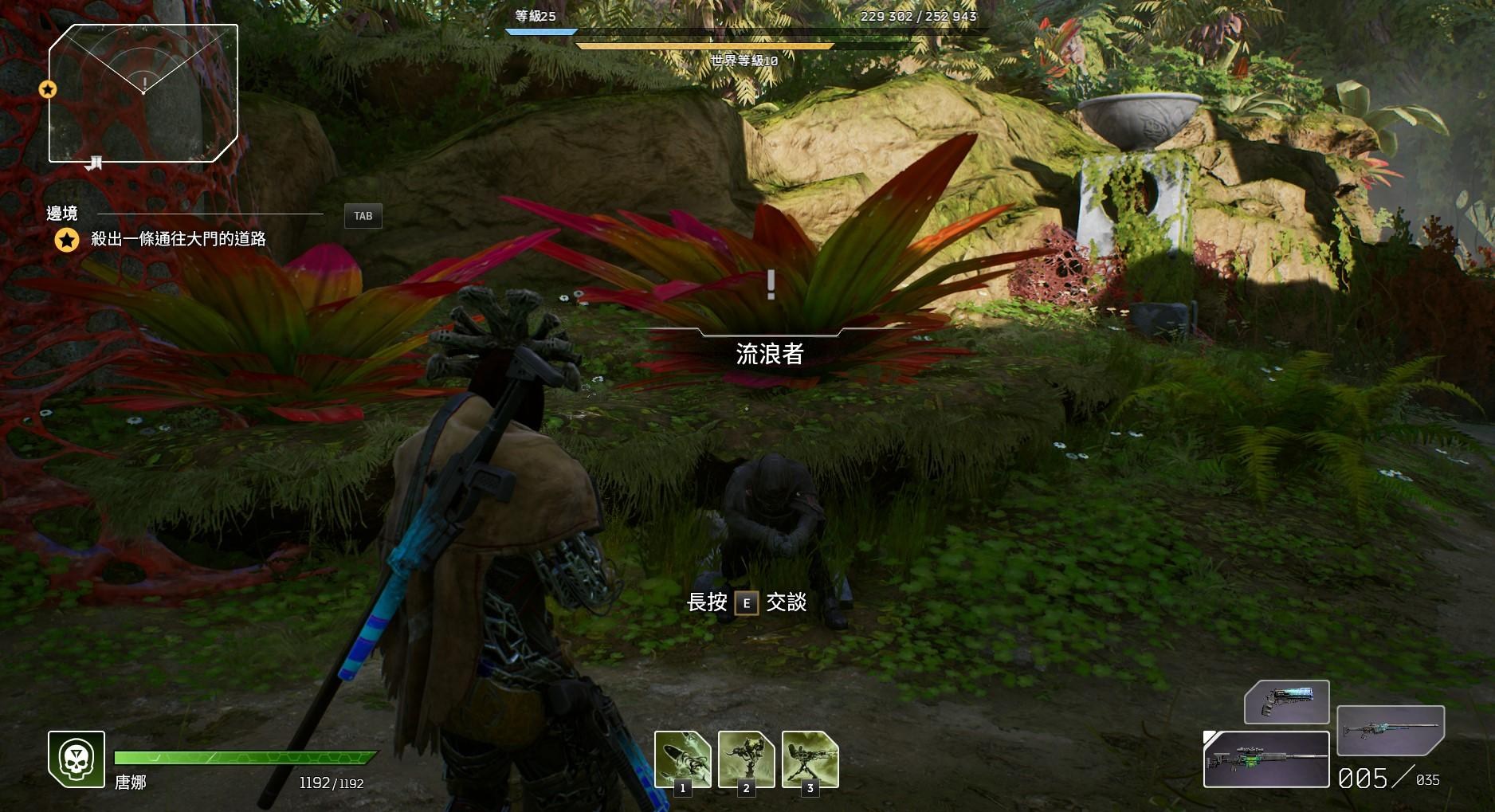Equip the long-barrel rifle weapon slot
This screenshot has width=1495, height=812.
click(x=1390, y=730)
